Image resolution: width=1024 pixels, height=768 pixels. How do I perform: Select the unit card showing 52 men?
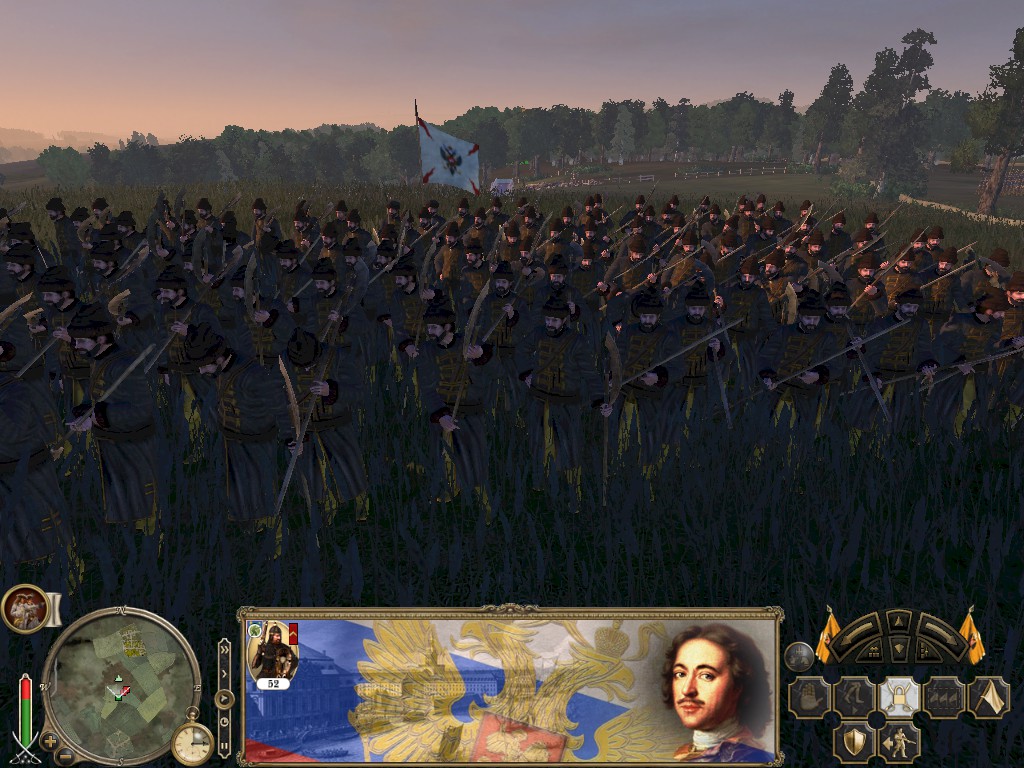pos(273,655)
